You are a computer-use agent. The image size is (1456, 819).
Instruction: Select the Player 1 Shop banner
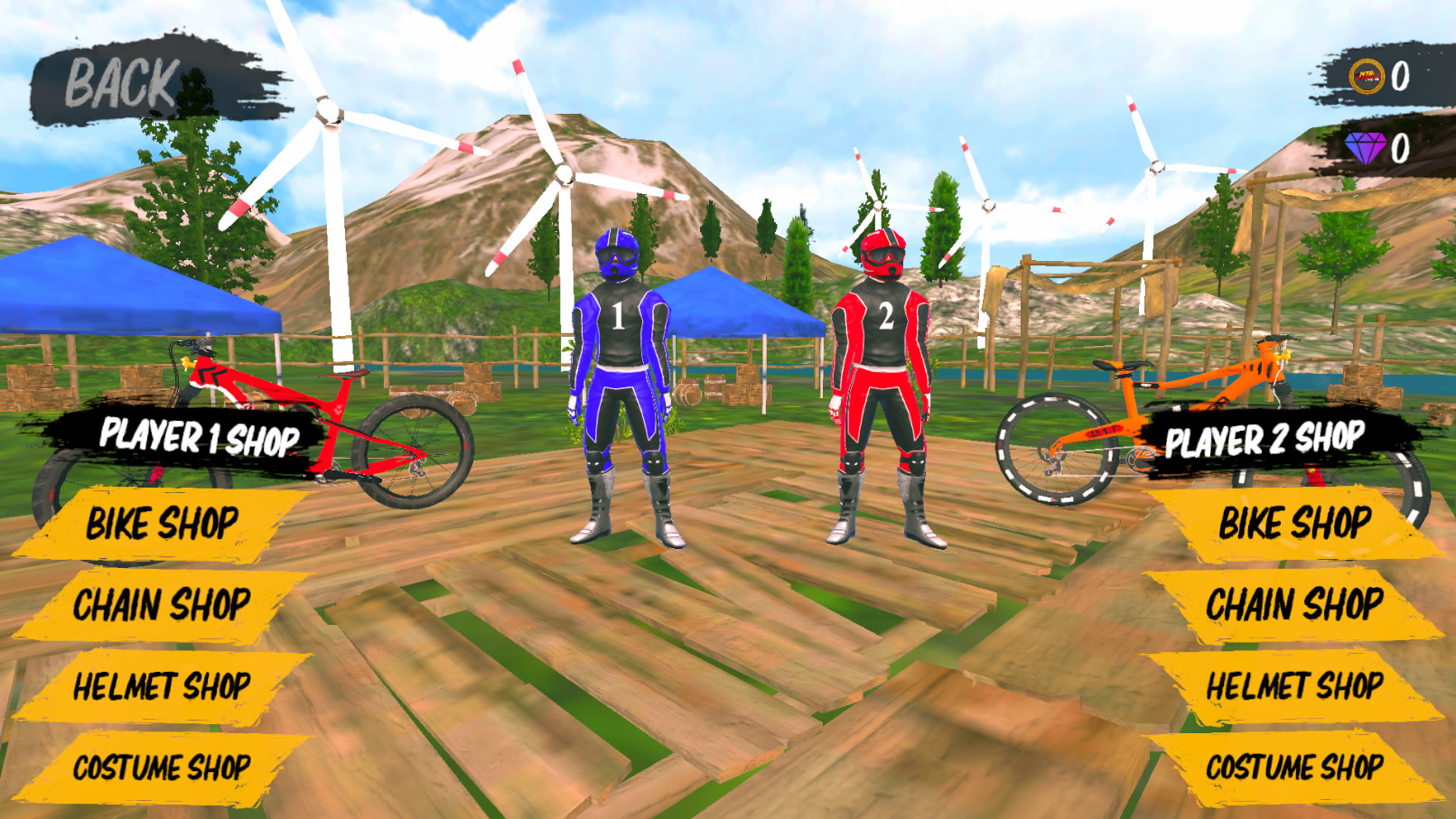coord(199,436)
